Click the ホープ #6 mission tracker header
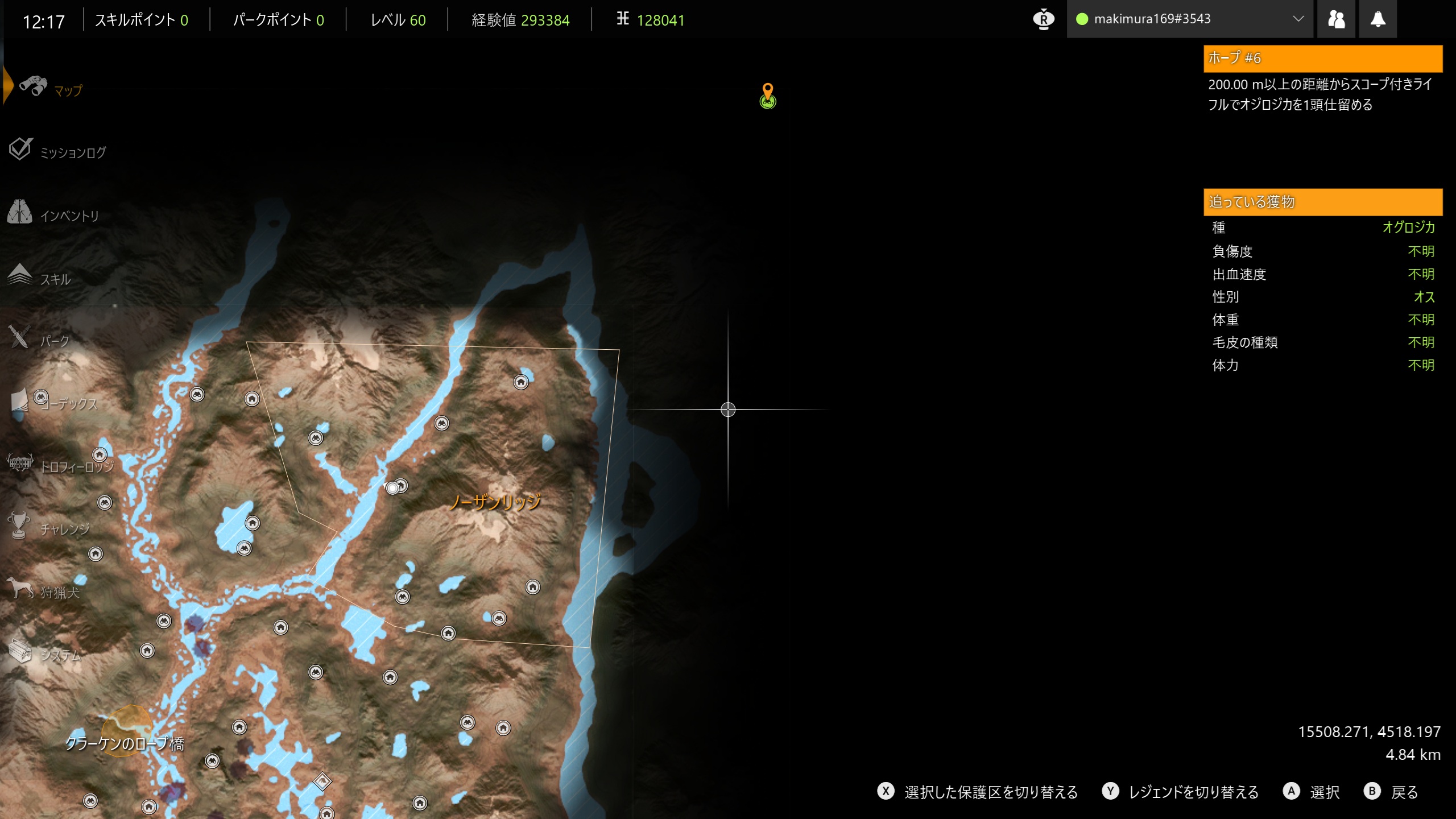This screenshot has width=1456, height=819. coord(1322,58)
